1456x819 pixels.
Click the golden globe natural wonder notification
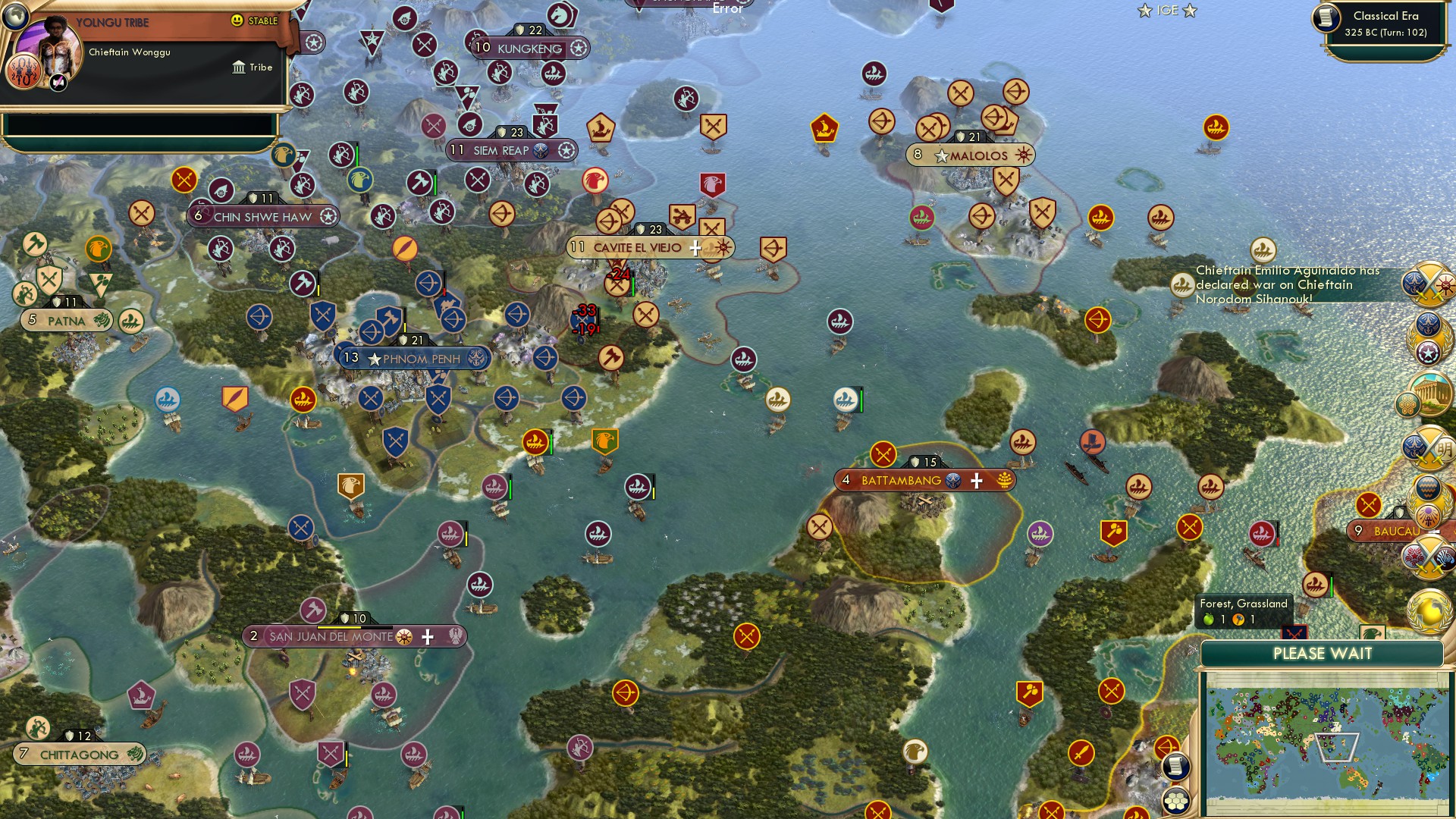pyautogui.click(x=1429, y=610)
